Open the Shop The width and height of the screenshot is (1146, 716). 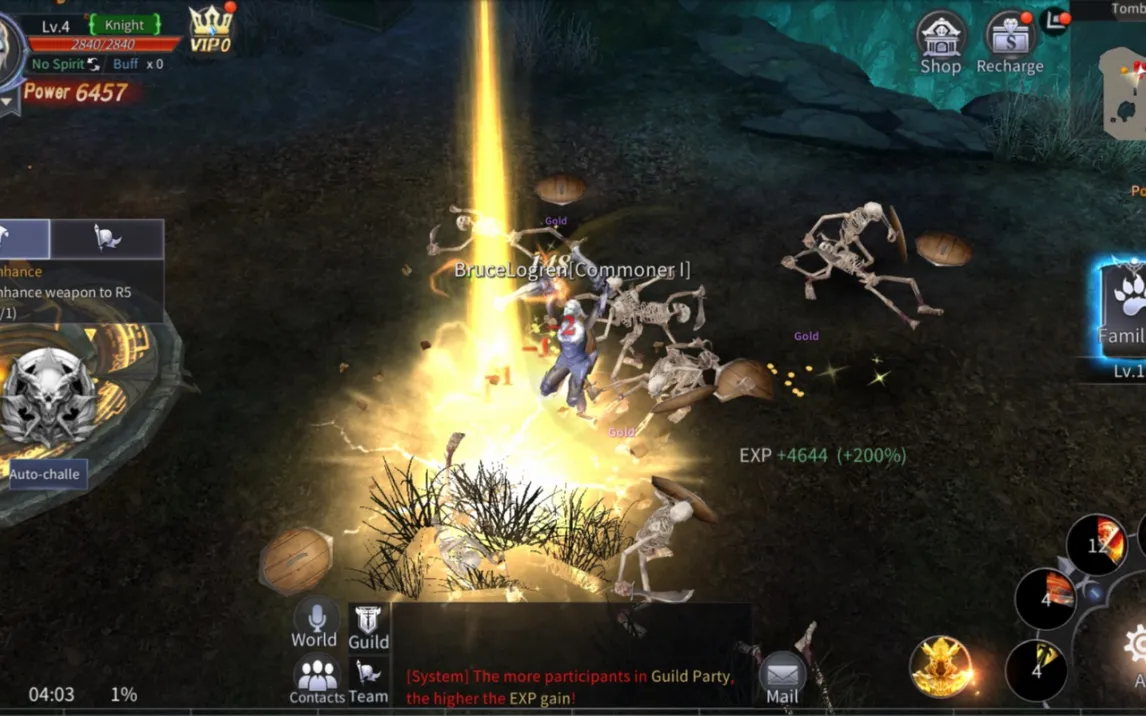pyautogui.click(x=940, y=43)
